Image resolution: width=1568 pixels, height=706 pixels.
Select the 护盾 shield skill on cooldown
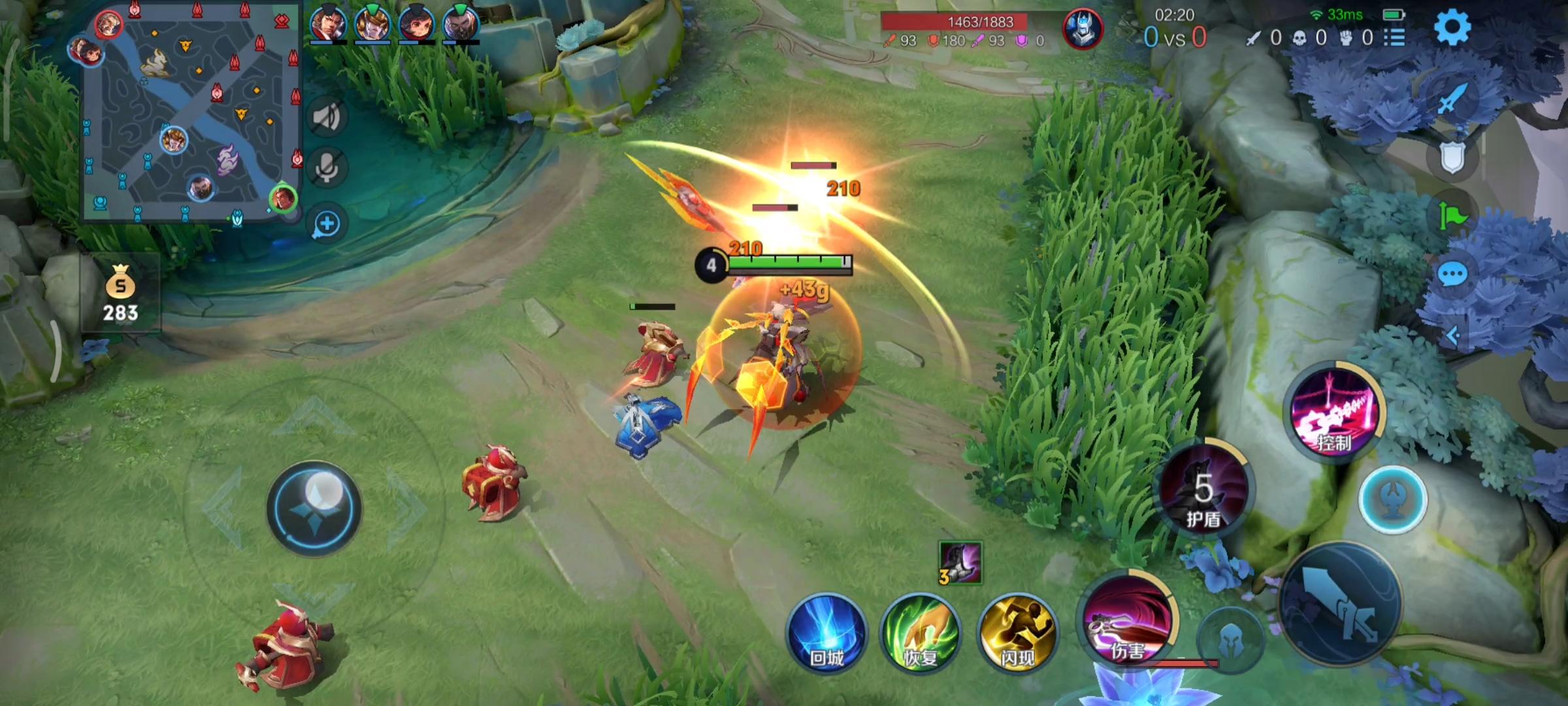(1203, 490)
